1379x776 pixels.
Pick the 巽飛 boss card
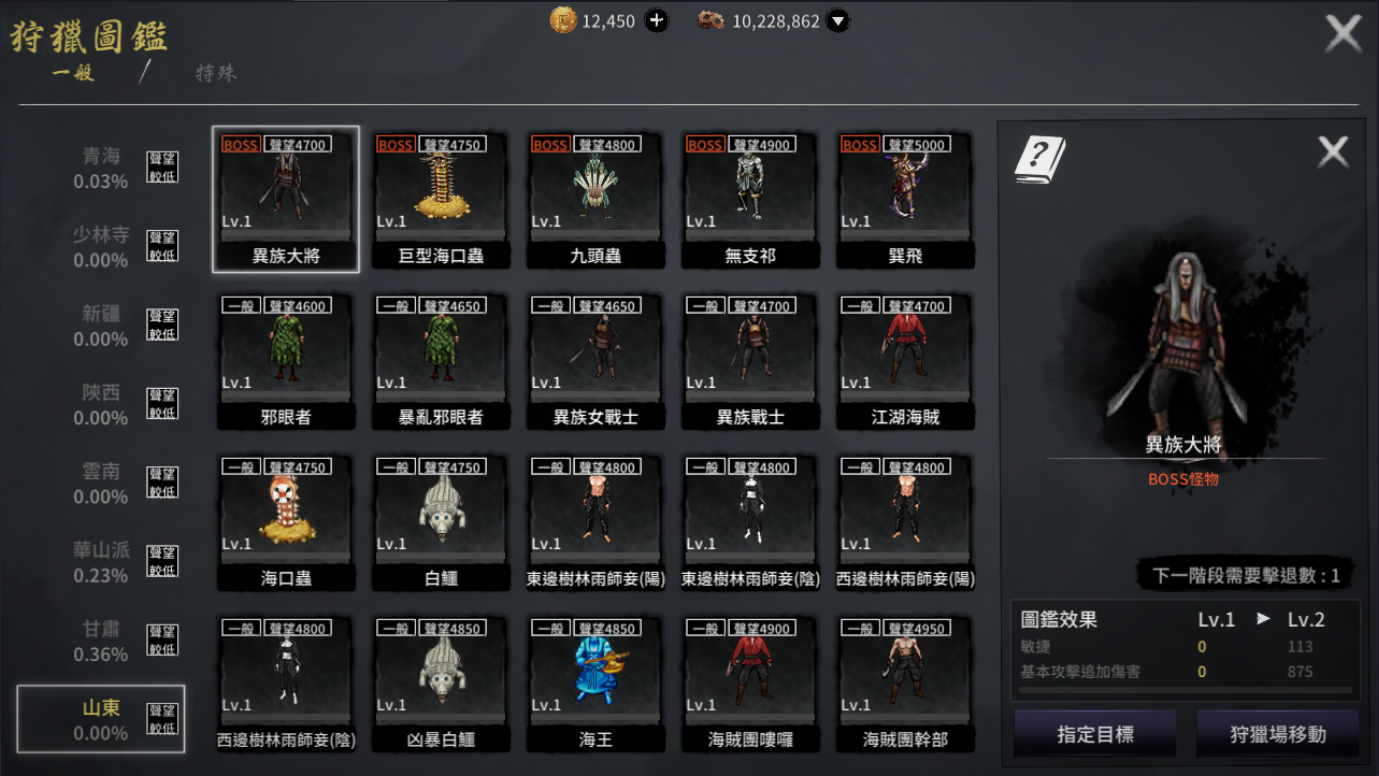tap(905, 199)
